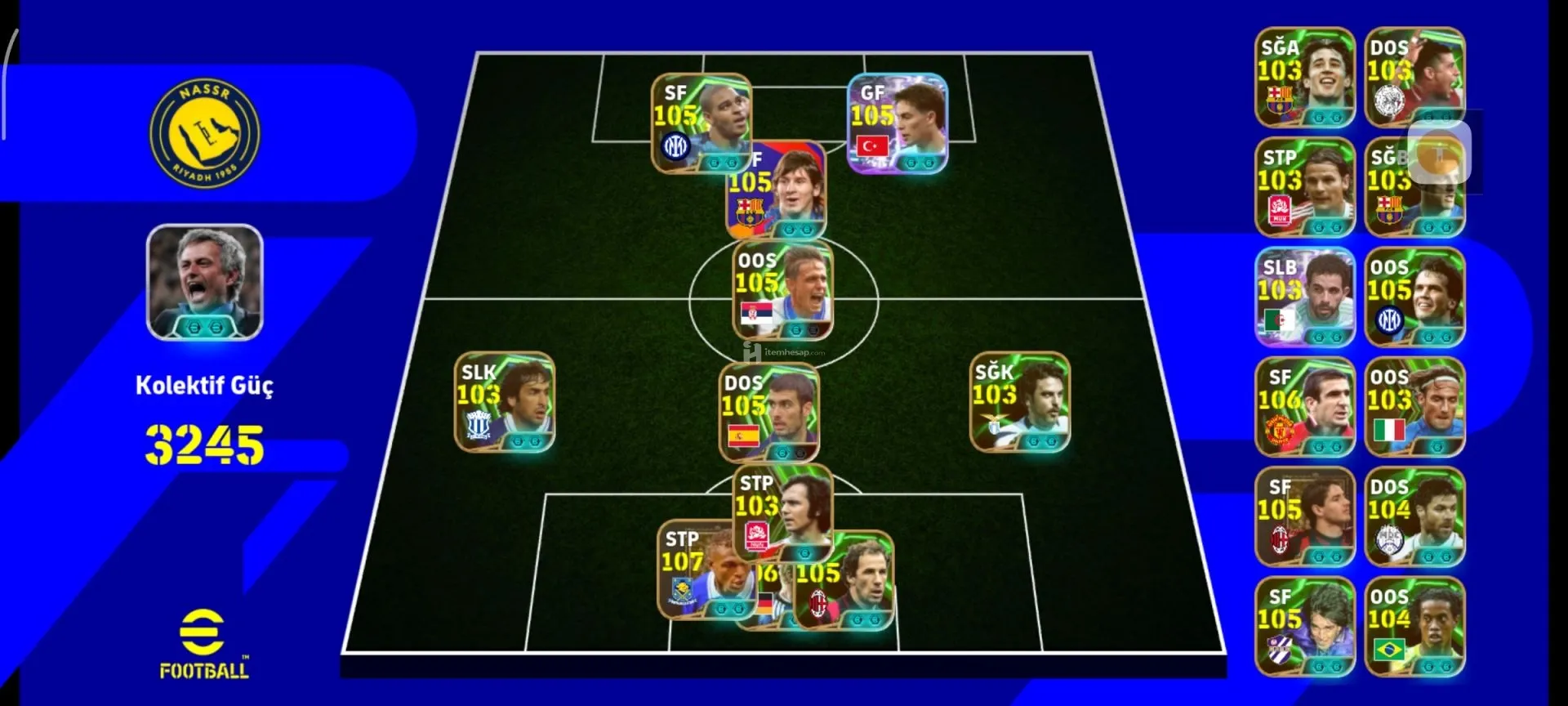Select the OOS 105 Serbia flag midfielder
Image resolution: width=1568 pixels, height=706 pixels.
(782, 288)
